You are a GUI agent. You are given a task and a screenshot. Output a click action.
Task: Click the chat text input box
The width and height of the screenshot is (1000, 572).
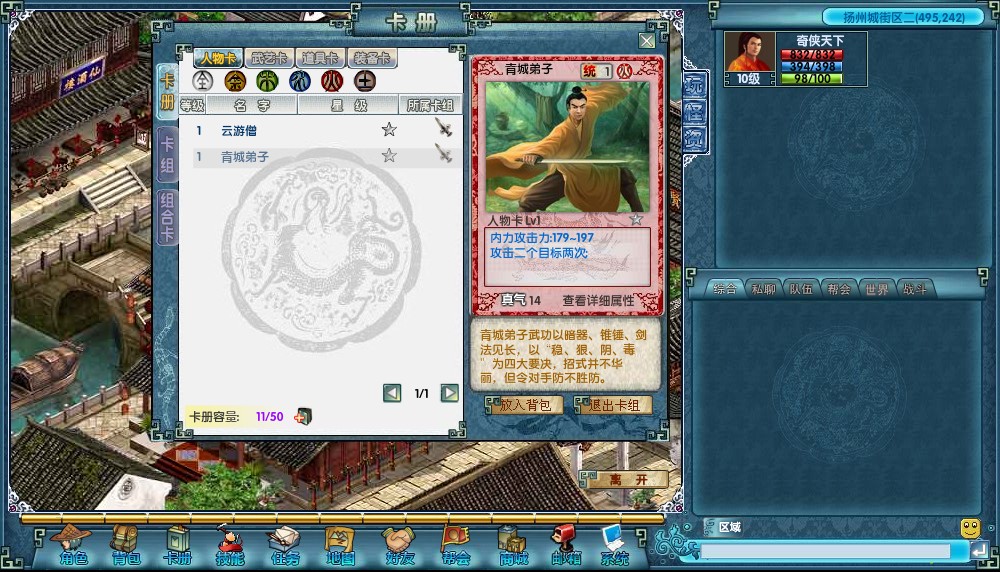pyautogui.click(x=825, y=551)
